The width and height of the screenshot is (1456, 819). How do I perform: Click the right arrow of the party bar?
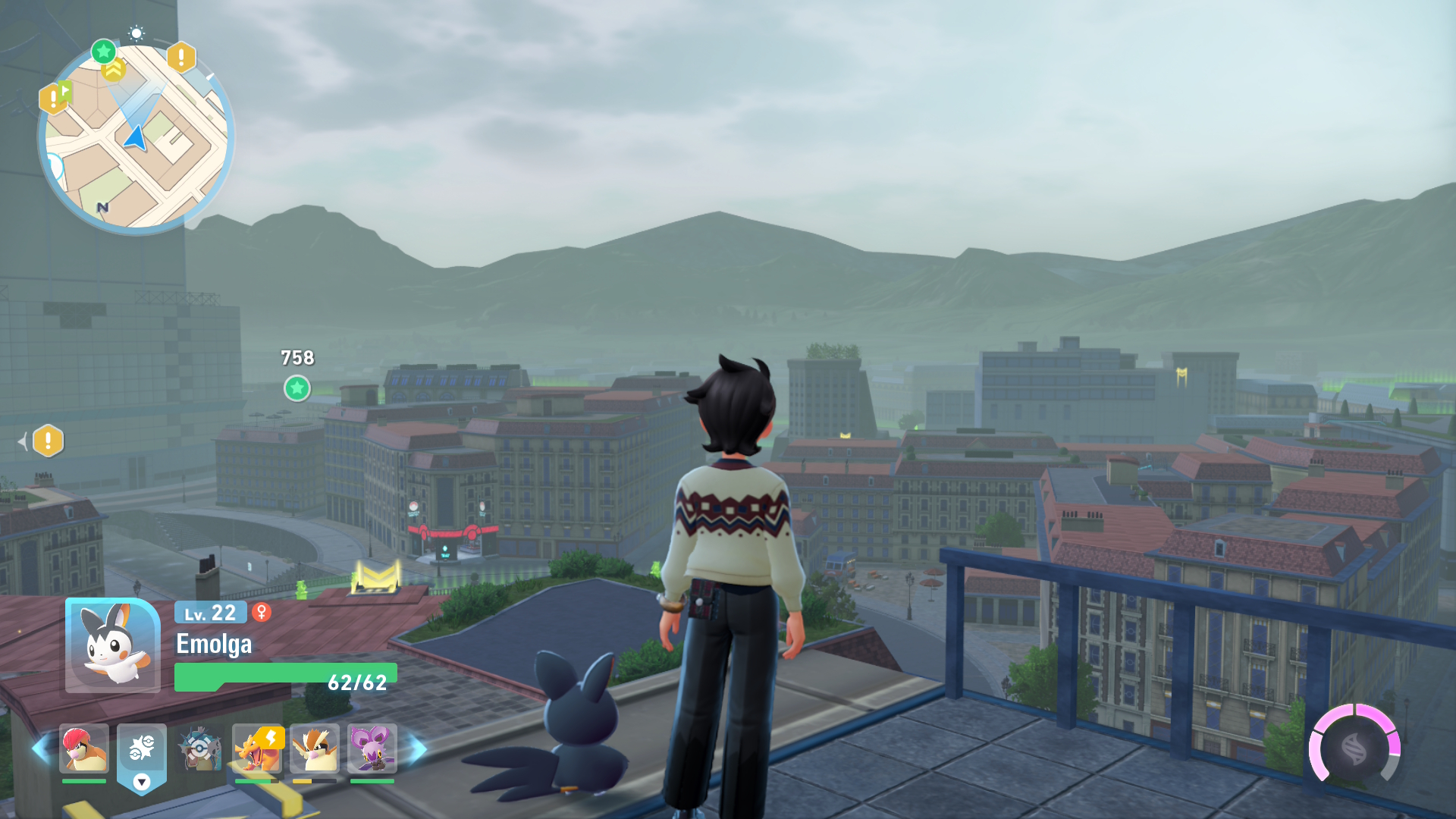[418, 748]
